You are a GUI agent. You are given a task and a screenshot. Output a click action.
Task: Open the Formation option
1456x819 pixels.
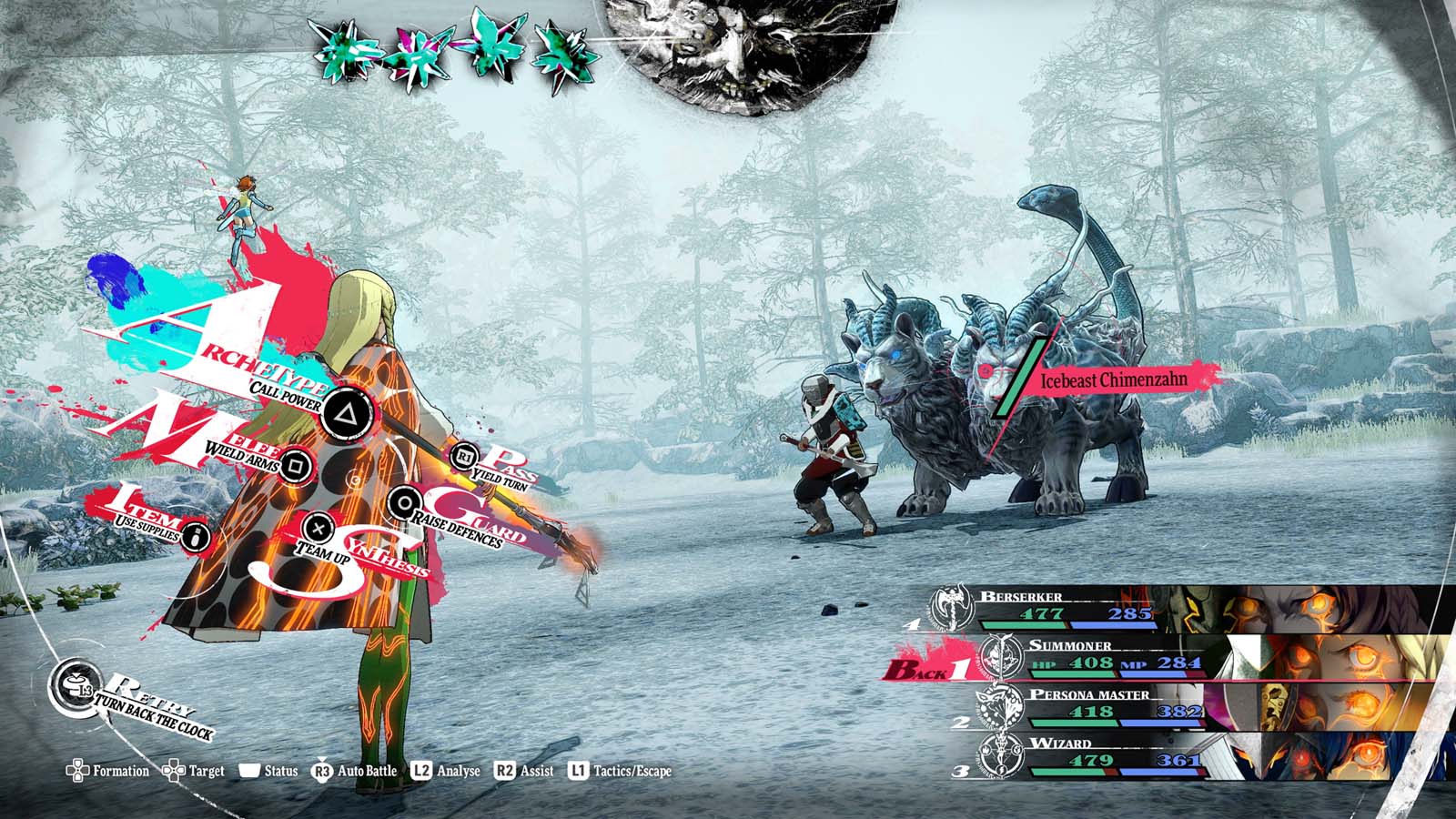[108, 771]
